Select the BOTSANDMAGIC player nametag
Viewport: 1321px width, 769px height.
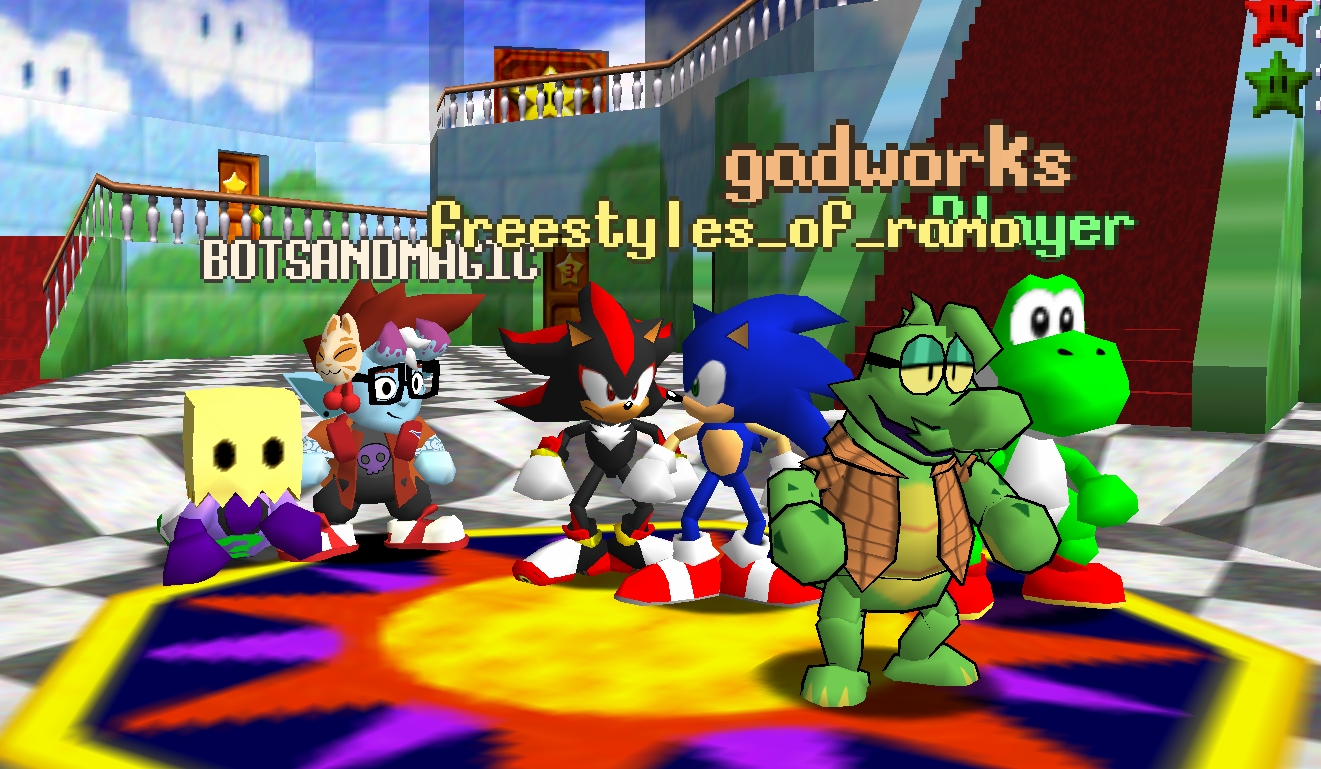point(370,260)
